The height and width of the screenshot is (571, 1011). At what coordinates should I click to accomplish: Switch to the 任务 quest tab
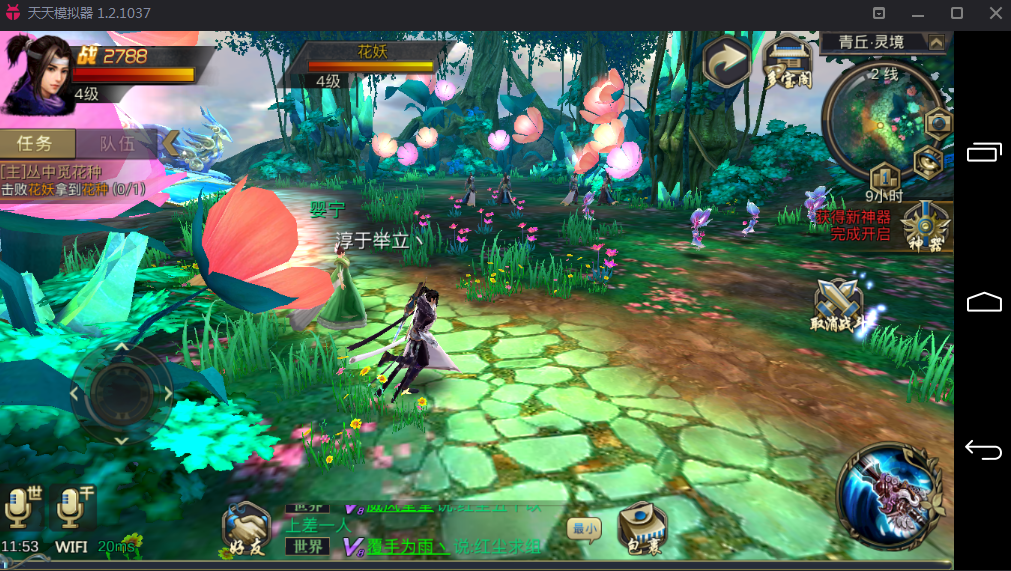(38, 144)
